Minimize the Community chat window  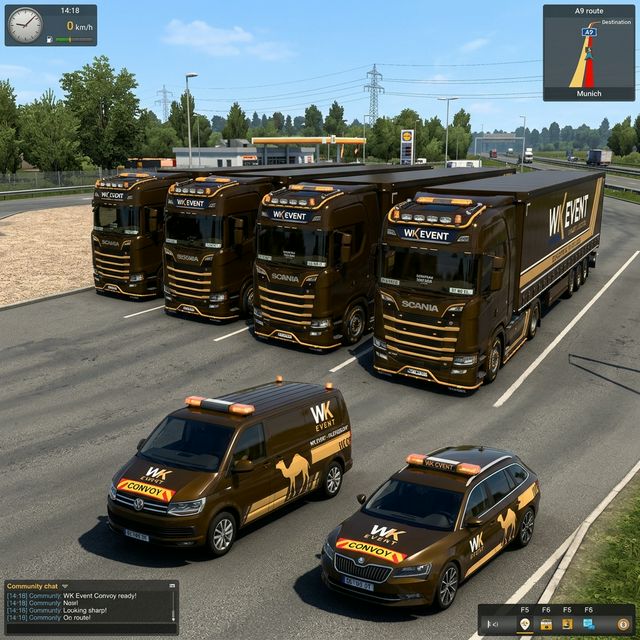point(172,586)
